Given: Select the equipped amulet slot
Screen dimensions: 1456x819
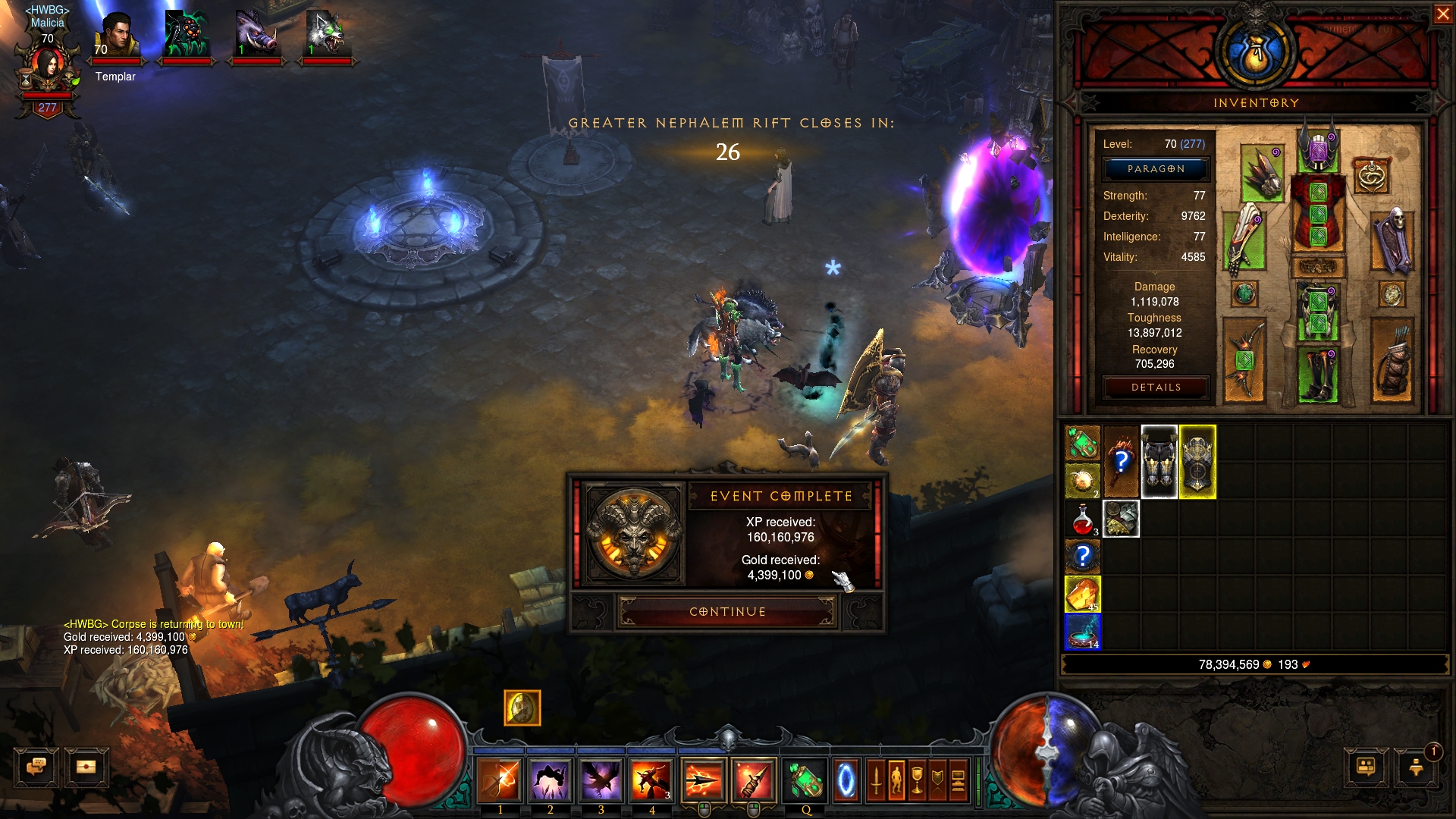Looking at the screenshot, I should (x=1371, y=176).
